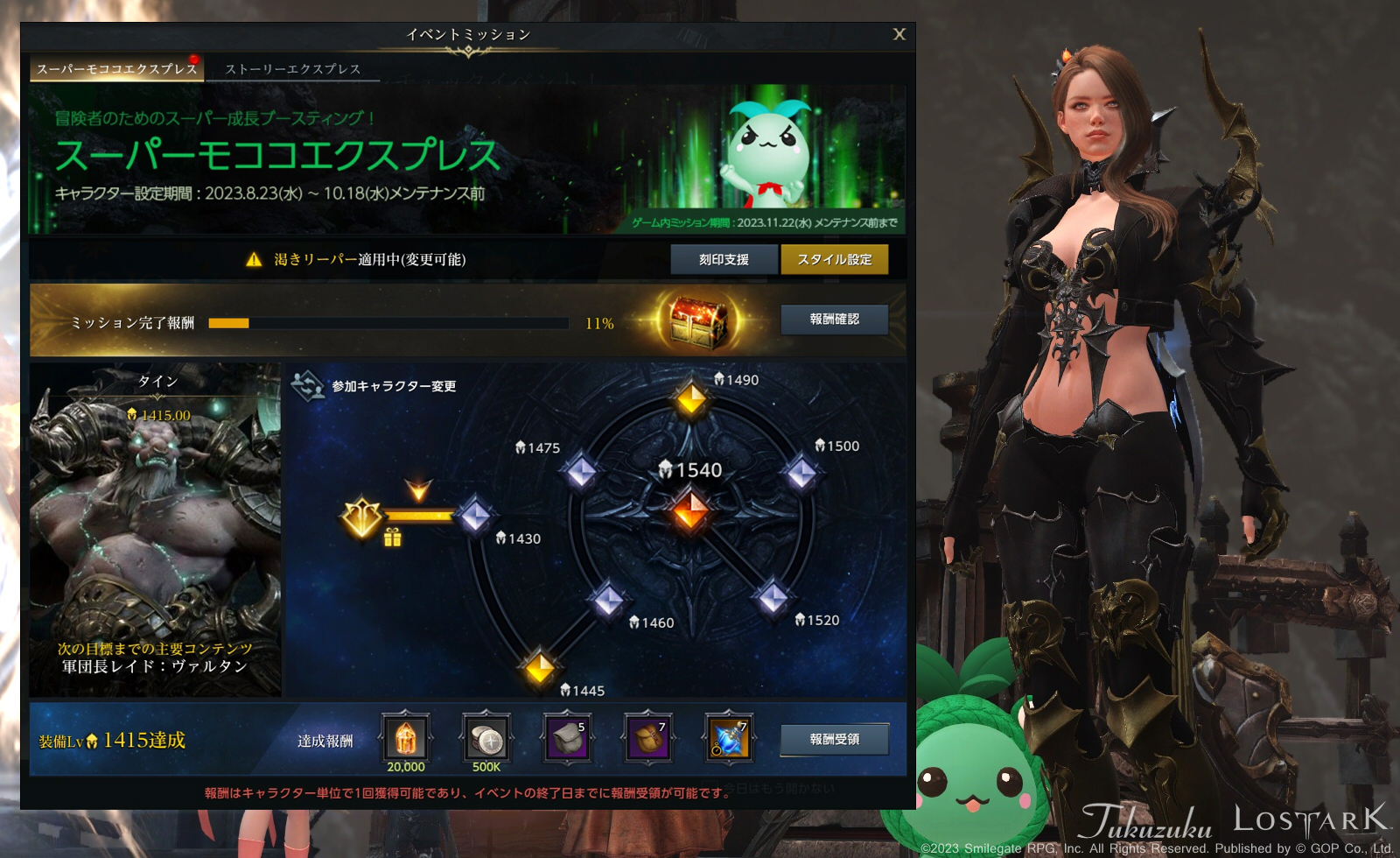
Task: Enable the 今日はもう開かない checkbox
Action: [x=709, y=785]
